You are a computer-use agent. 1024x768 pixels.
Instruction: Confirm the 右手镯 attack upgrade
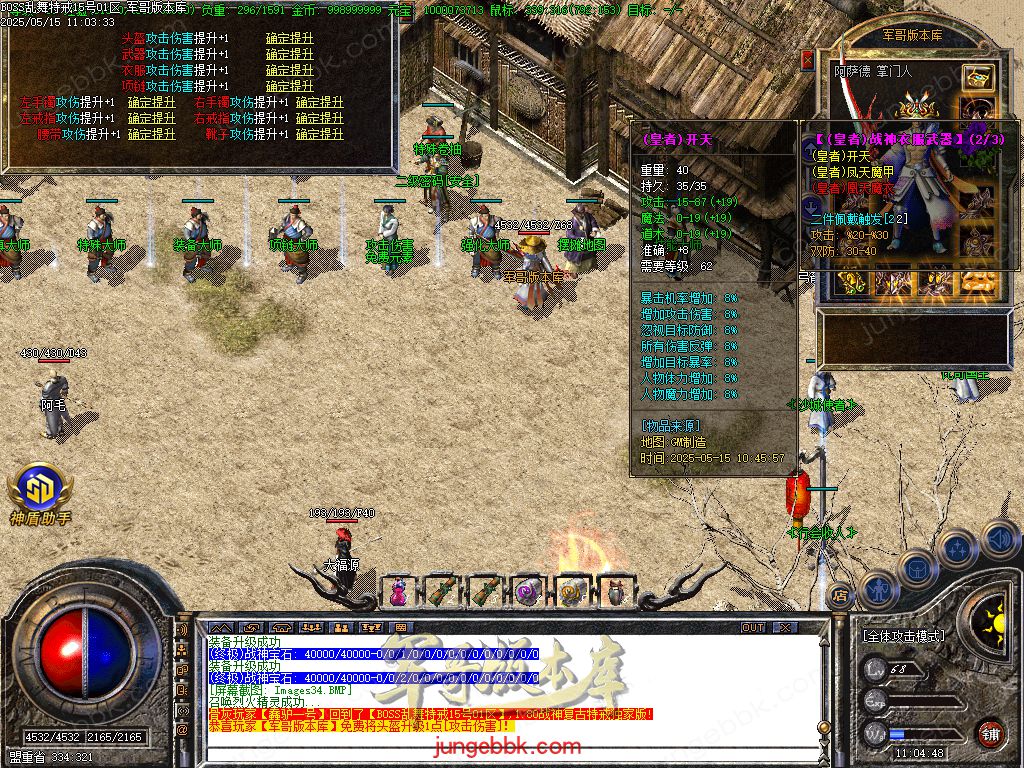(319, 103)
